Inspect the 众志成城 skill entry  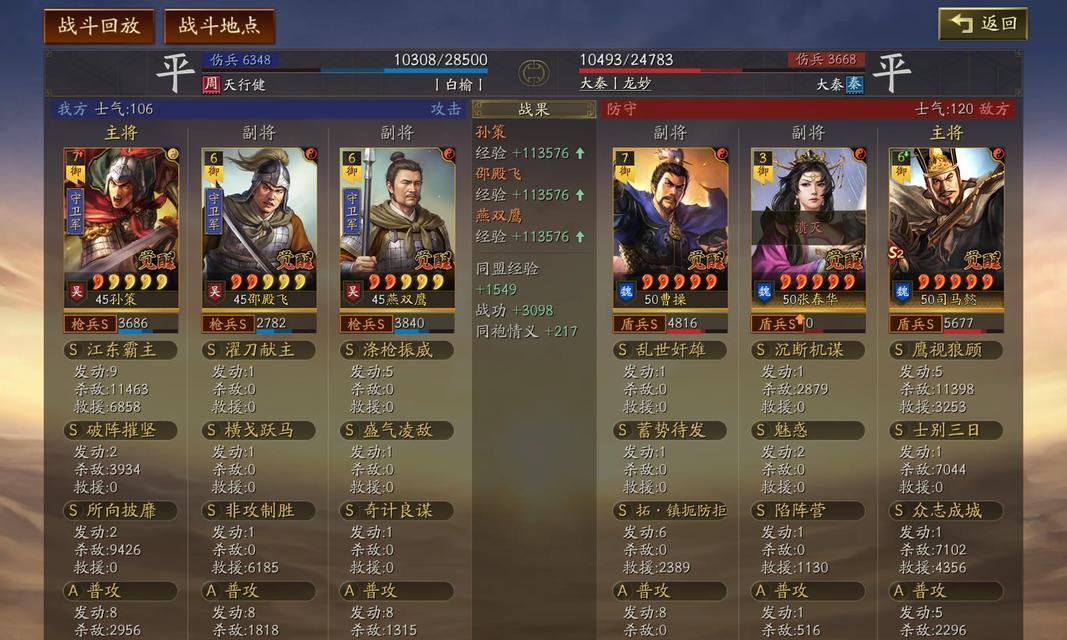[x=946, y=510]
